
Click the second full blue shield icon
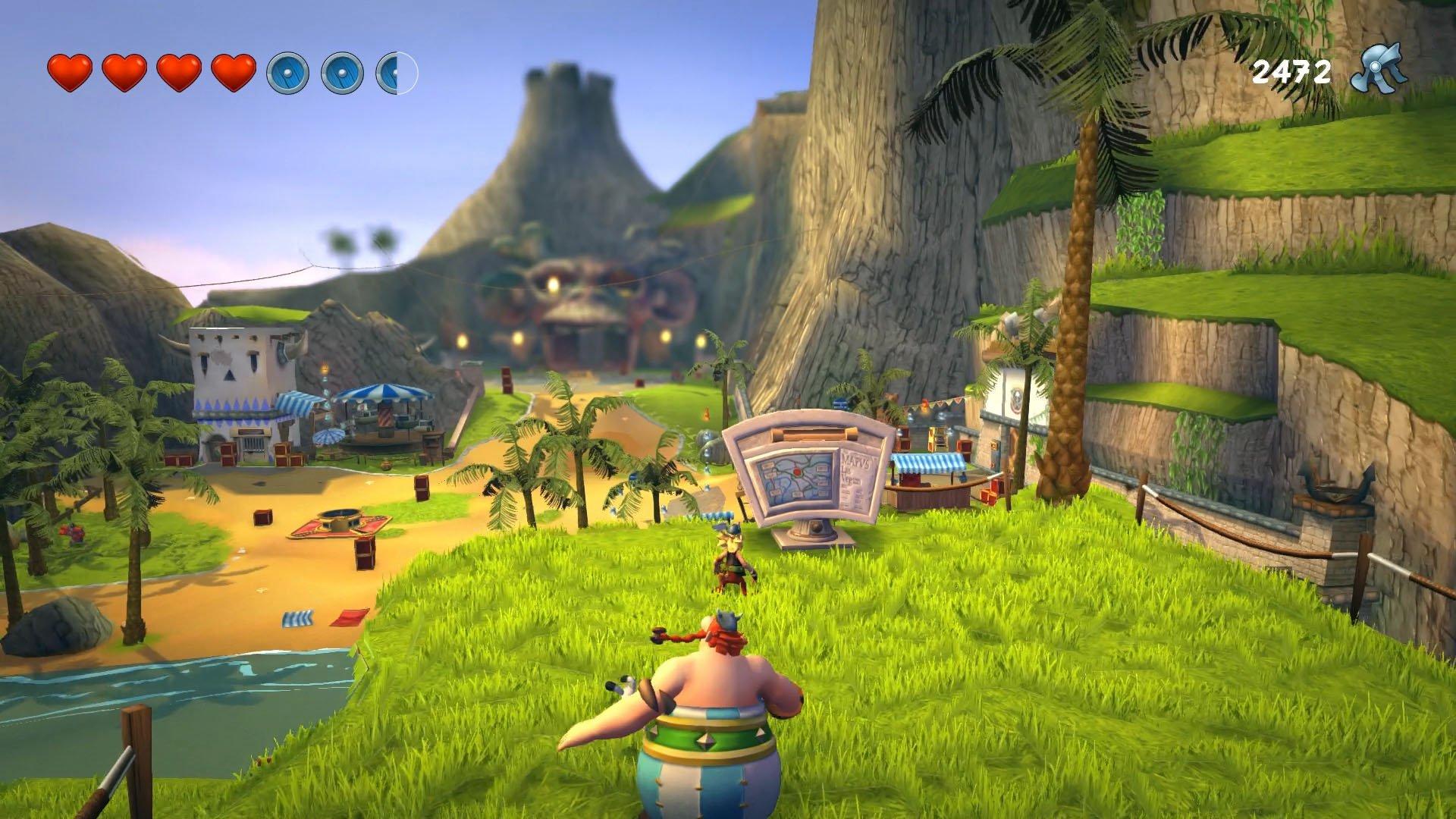343,74
